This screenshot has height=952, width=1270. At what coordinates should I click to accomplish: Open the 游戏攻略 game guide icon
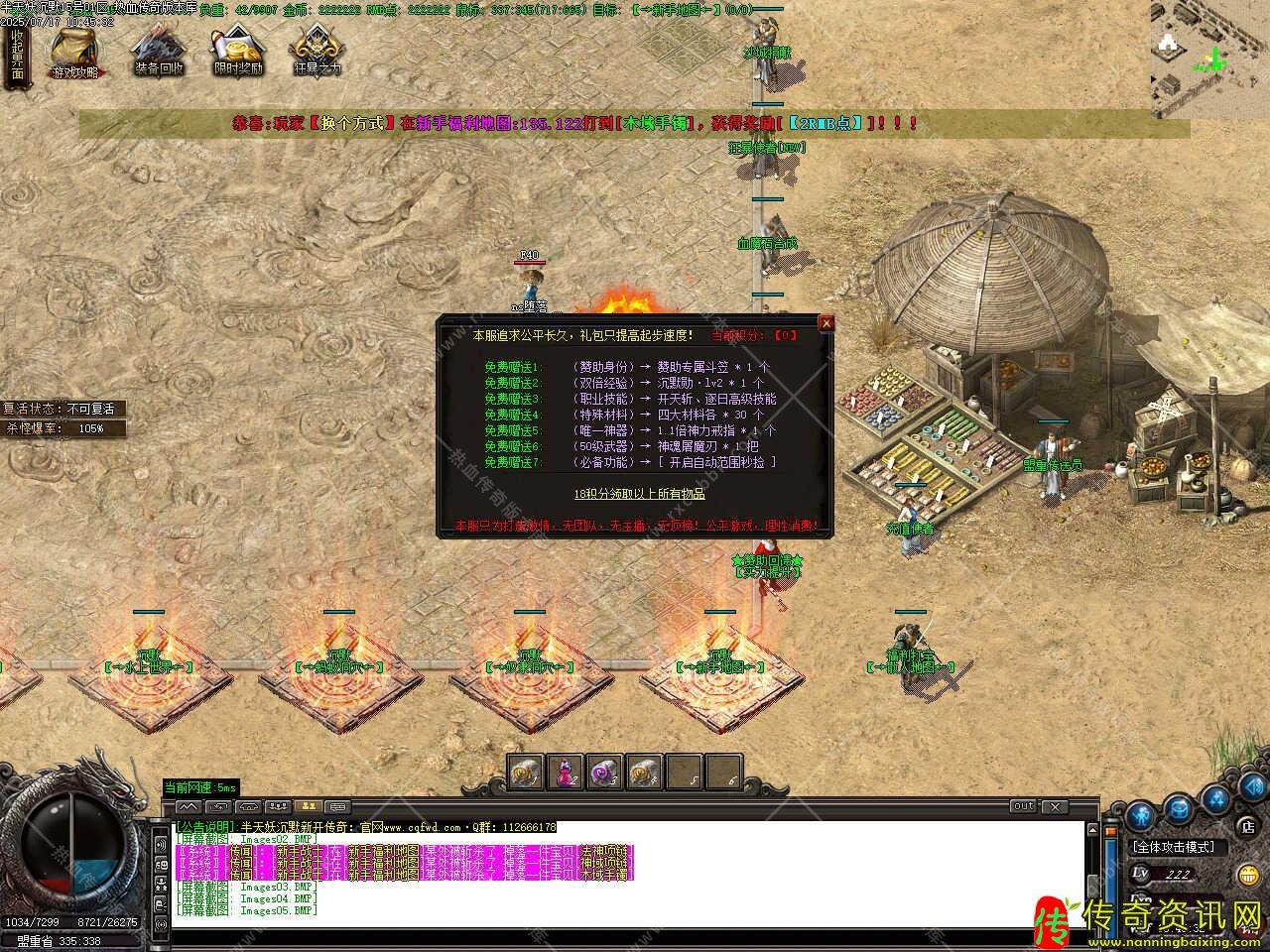tap(75, 52)
